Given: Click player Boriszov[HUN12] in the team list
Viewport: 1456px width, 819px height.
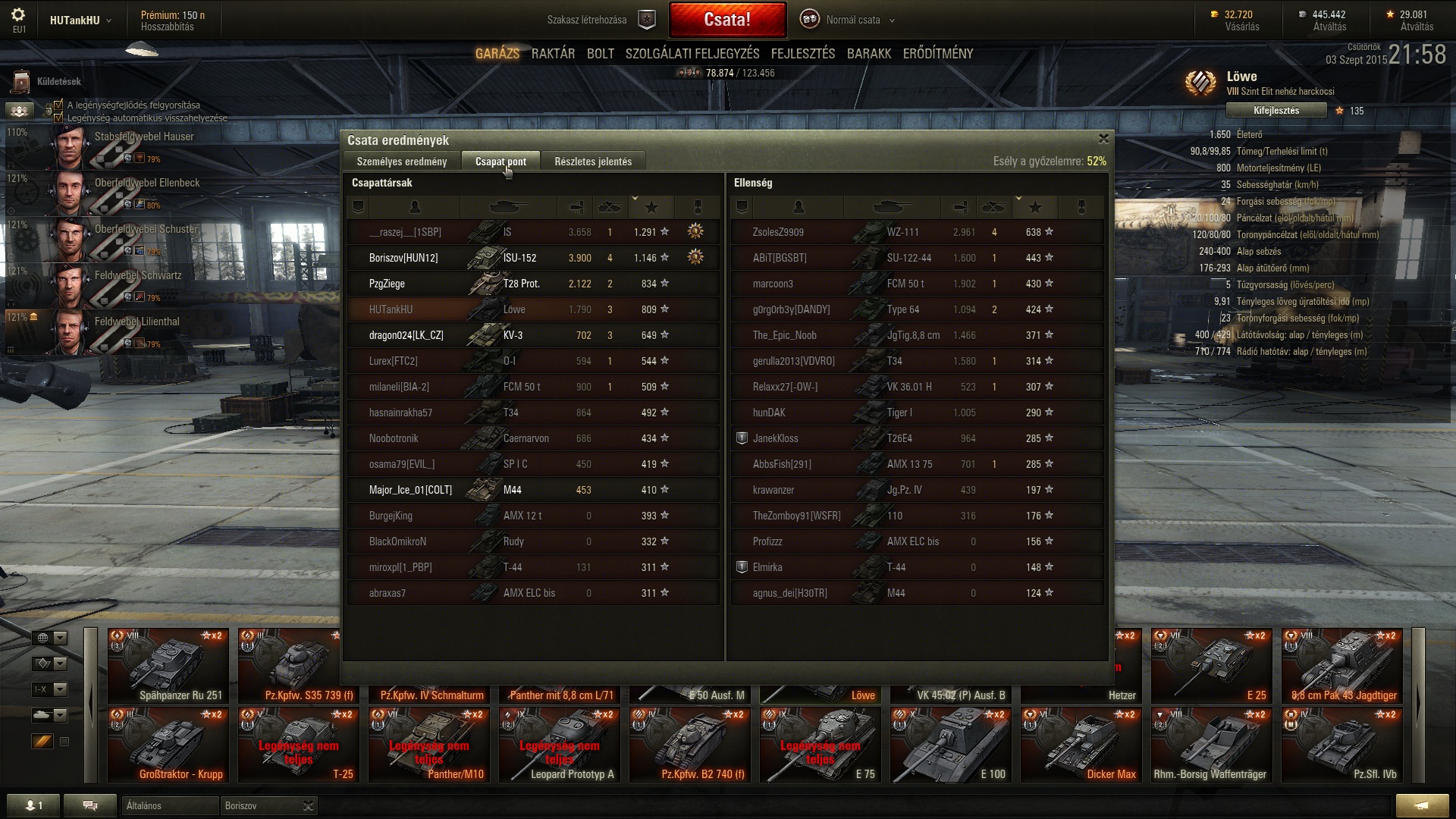Looking at the screenshot, I should coord(403,258).
